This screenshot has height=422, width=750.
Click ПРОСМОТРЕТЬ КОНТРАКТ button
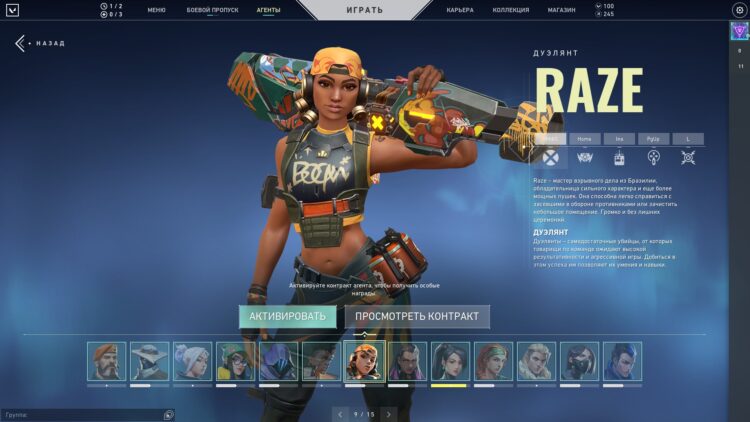[417, 317]
